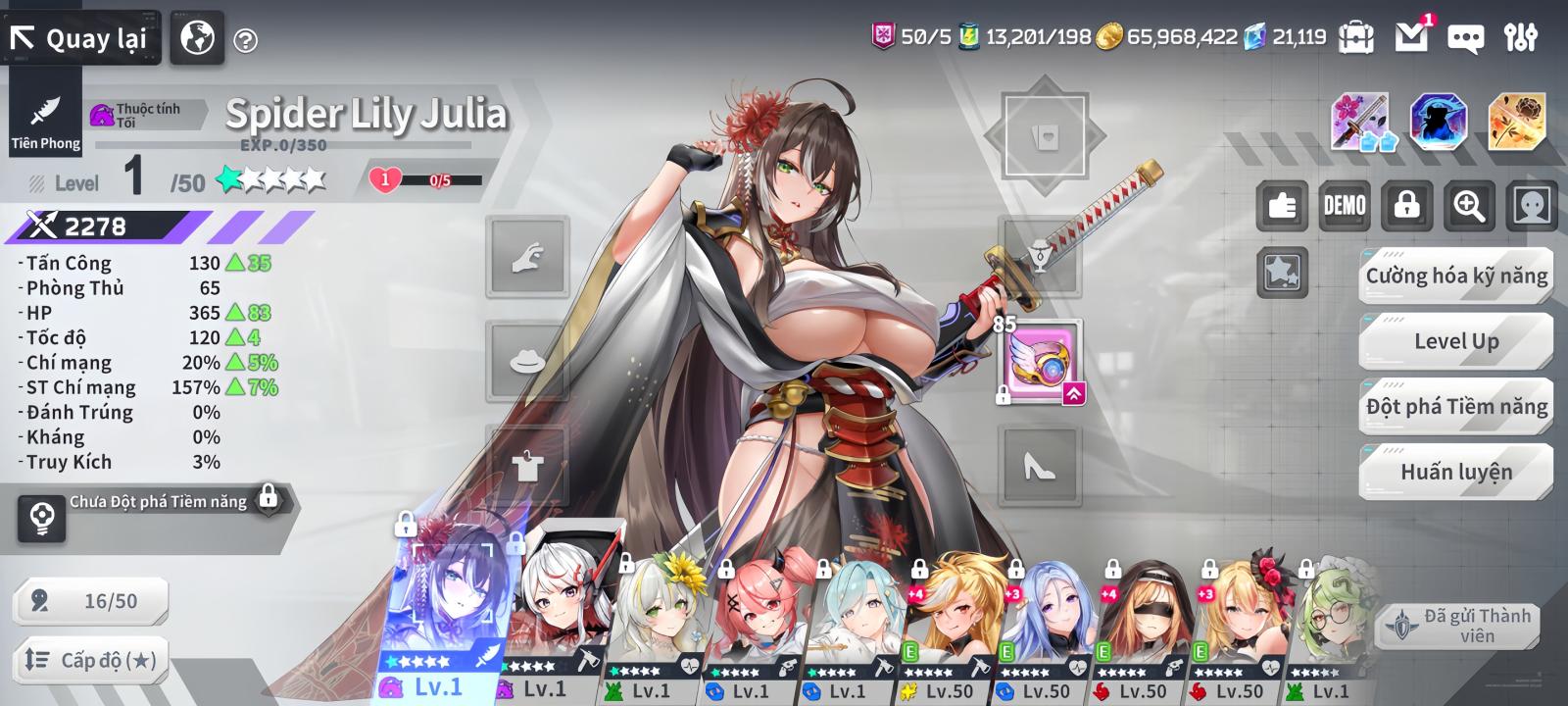This screenshot has width=1568, height=706.
Task: Click the thumbs-up like button
Action: click(1282, 205)
